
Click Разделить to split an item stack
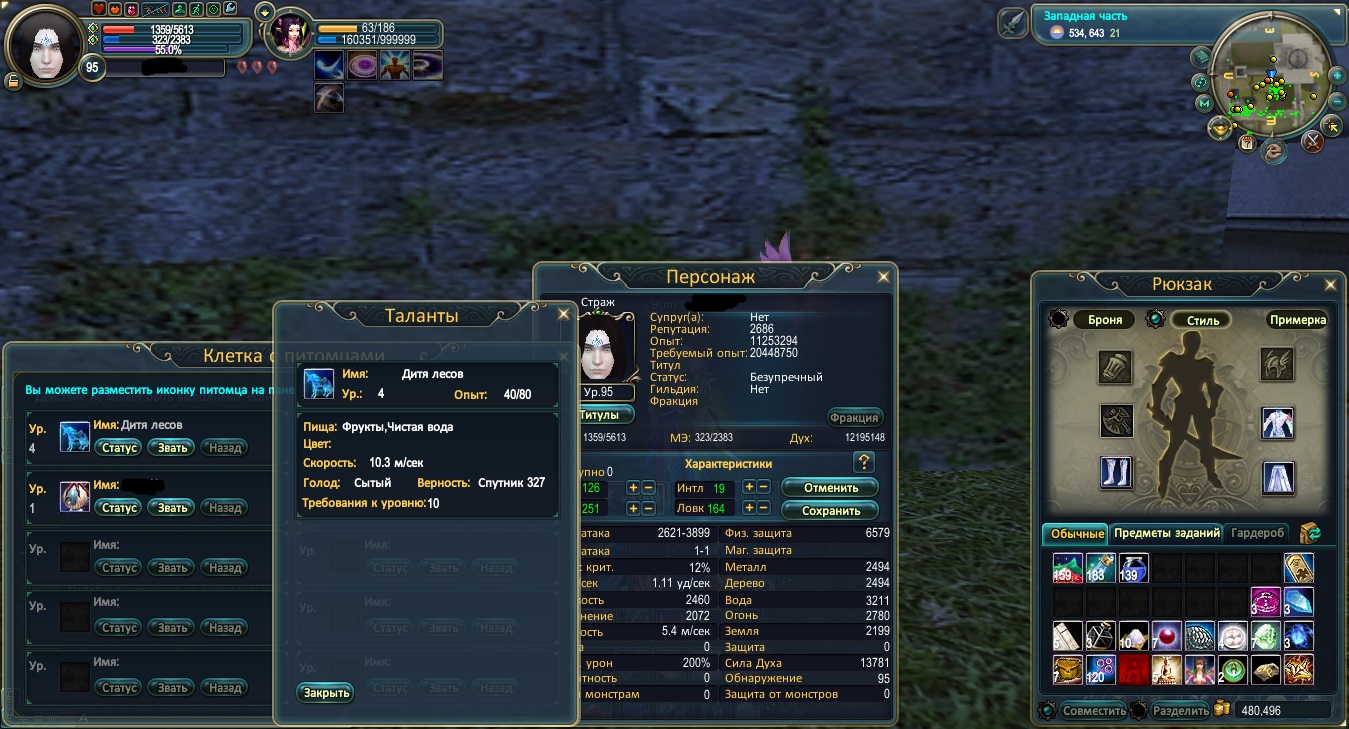(1181, 711)
